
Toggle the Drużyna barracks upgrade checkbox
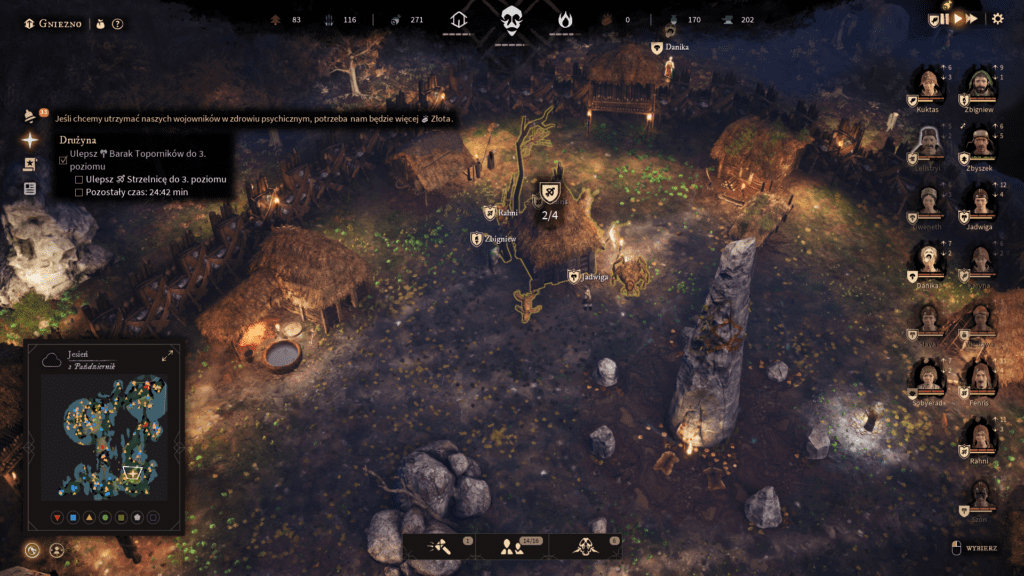[64, 160]
